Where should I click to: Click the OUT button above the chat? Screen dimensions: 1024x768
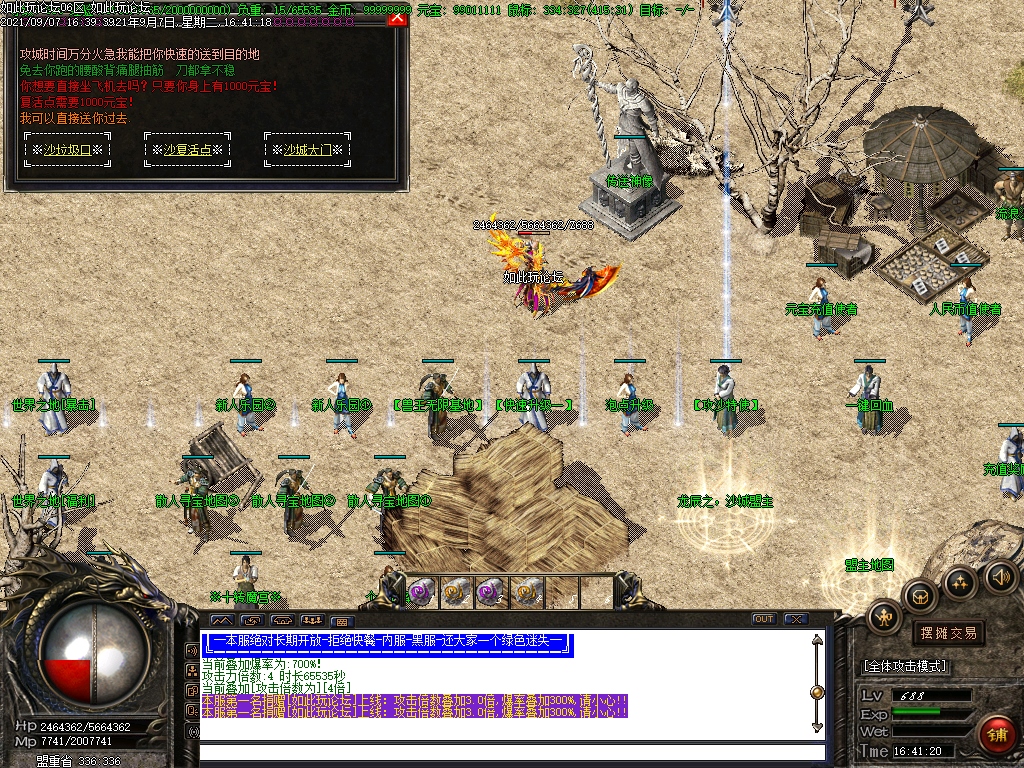[x=764, y=619]
